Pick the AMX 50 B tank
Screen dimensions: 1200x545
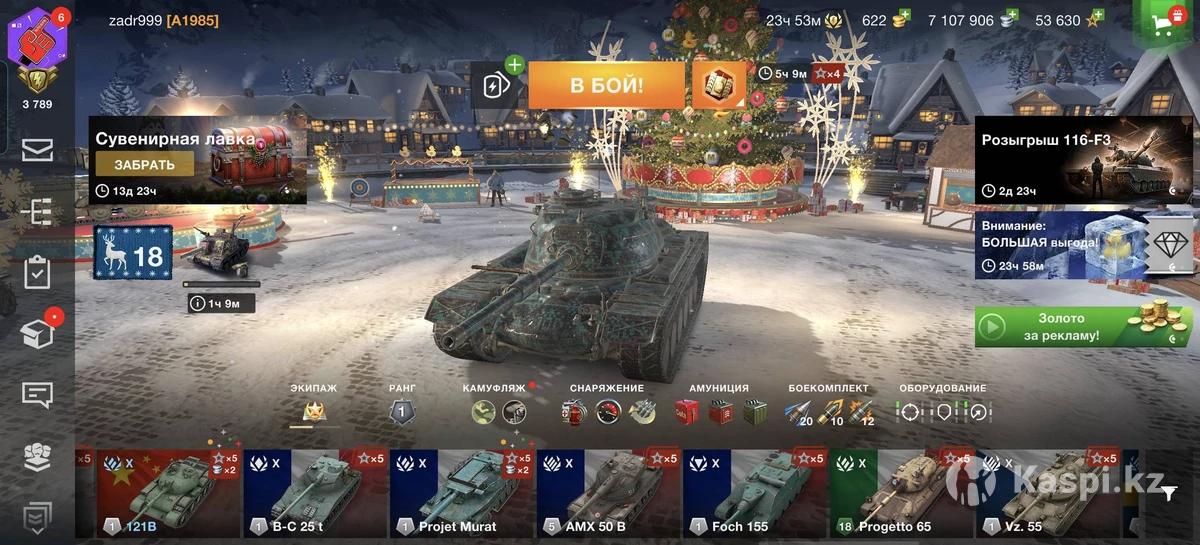(x=609, y=492)
